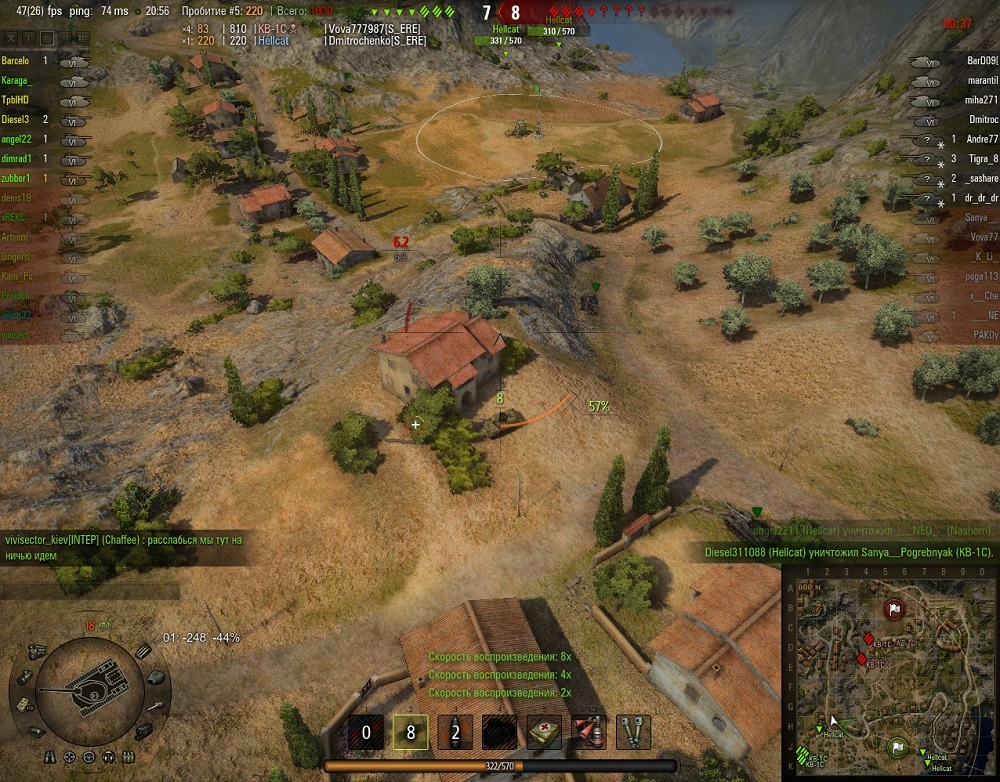Click the chat message from vivisector_kiev

123,546
